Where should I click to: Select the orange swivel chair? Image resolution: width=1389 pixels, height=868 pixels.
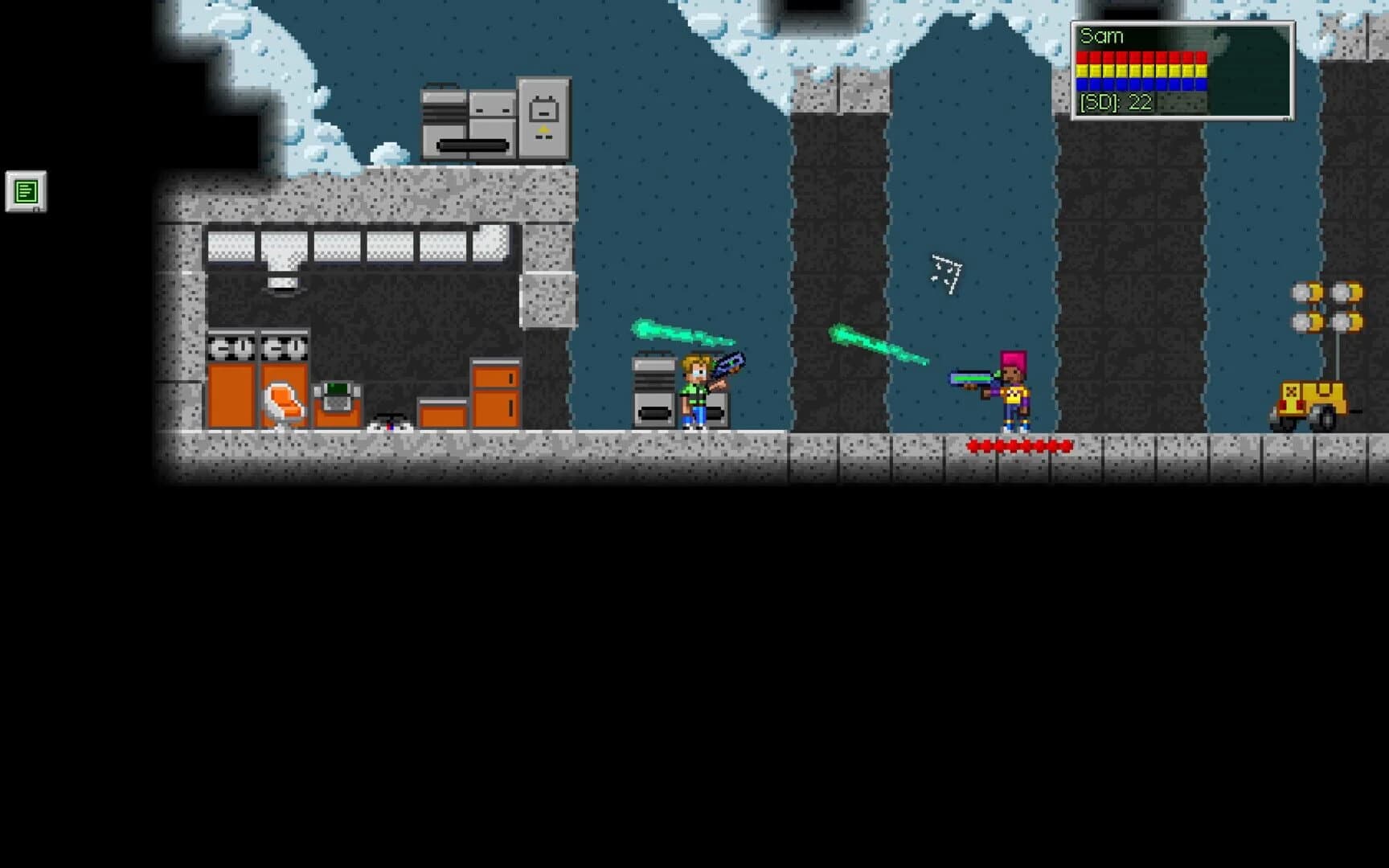(285, 400)
